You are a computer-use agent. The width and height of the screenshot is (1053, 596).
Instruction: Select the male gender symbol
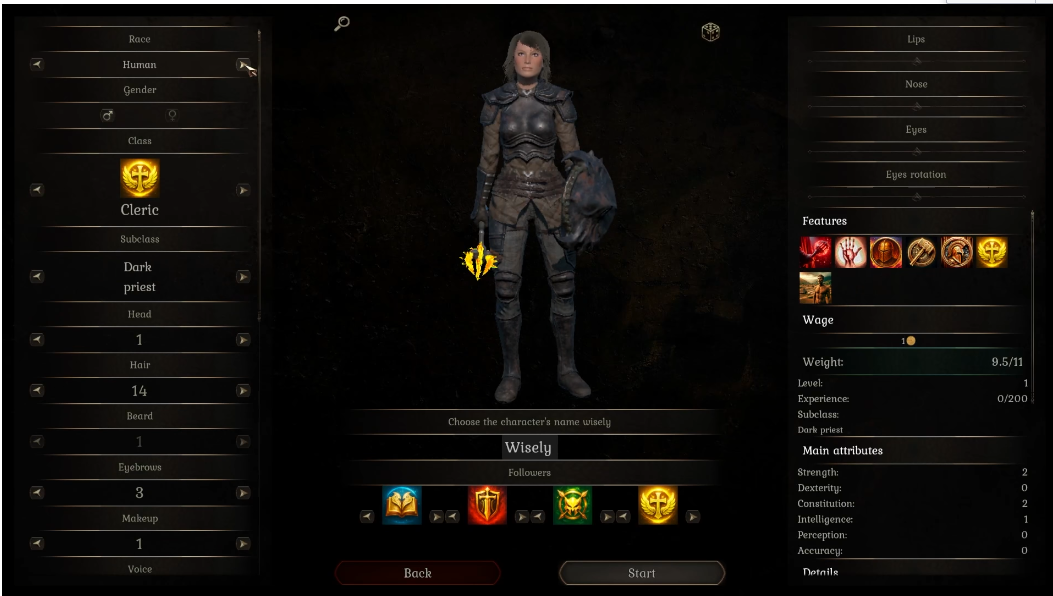tap(108, 116)
